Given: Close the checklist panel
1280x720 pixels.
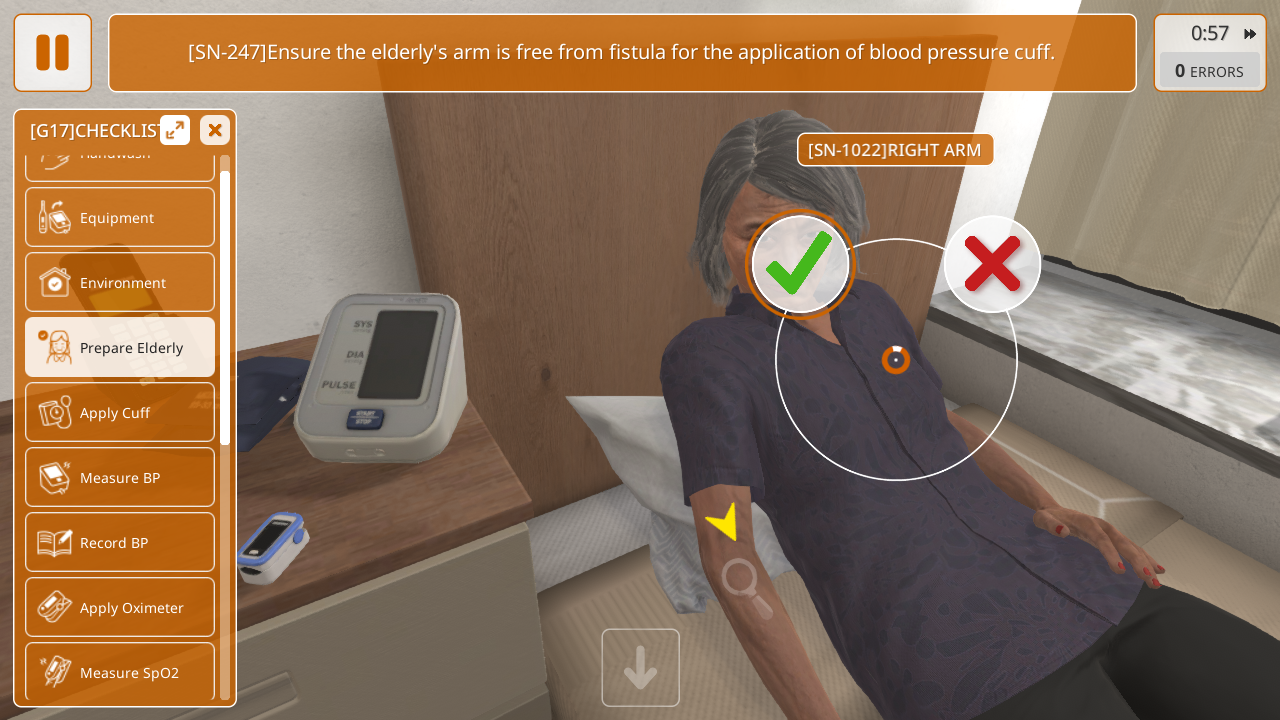Looking at the screenshot, I should coord(215,130).
